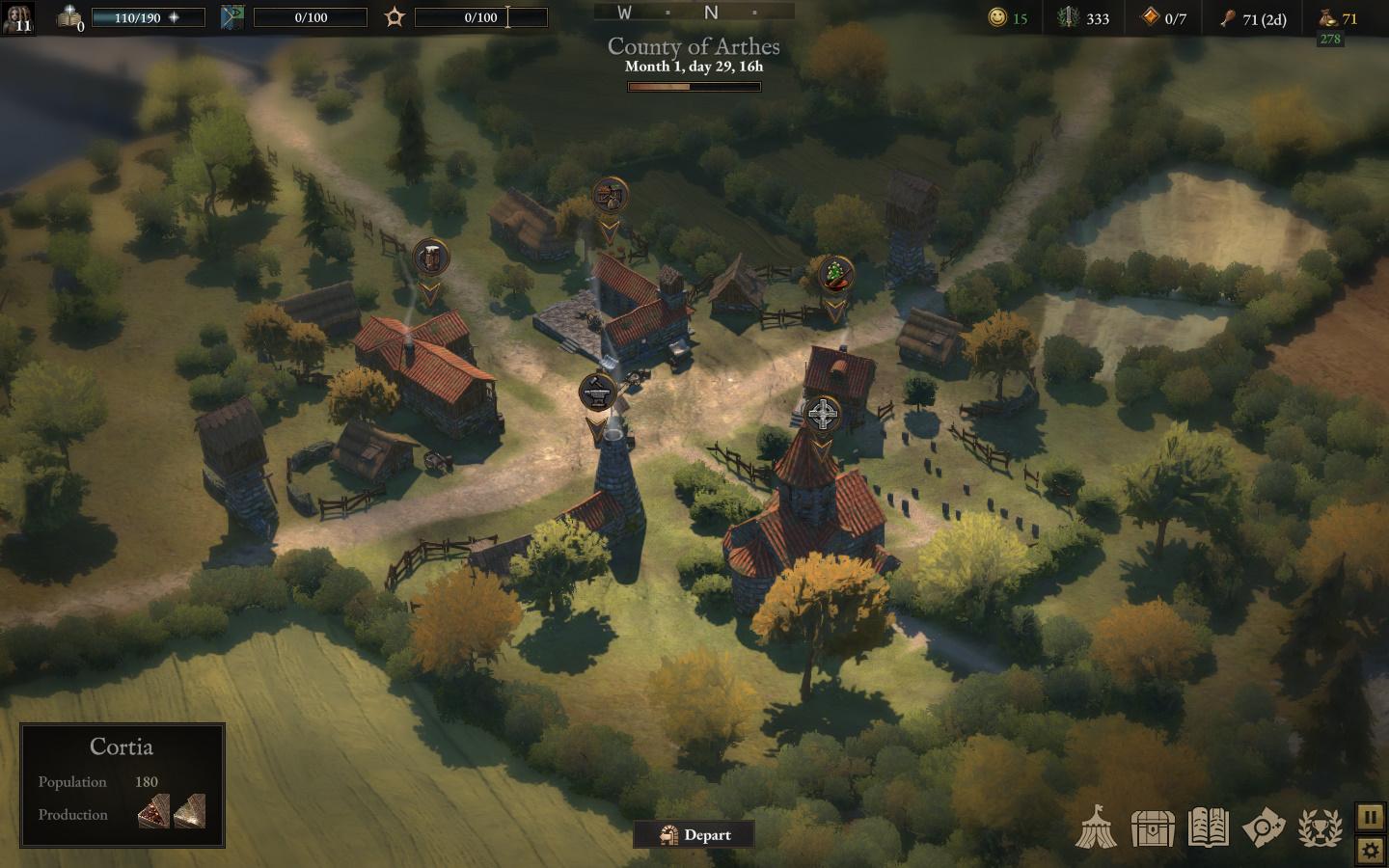Viewport: 1389px width, 868px height.
Task: Enter the tavern via the beer mug marker
Action: point(430,258)
